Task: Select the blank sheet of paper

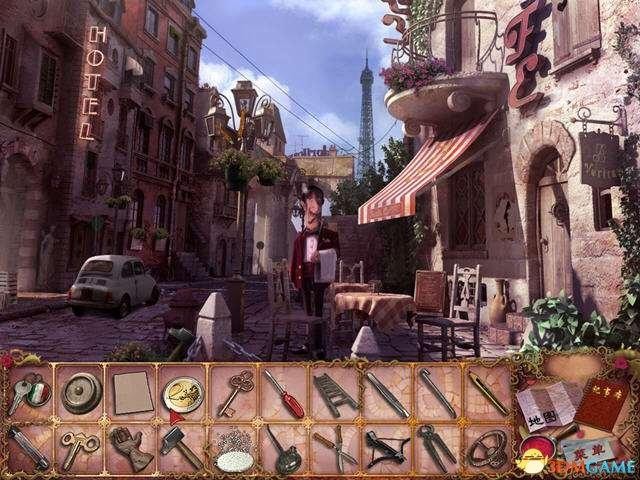Action: pyautogui.click(x=128, y=390)
